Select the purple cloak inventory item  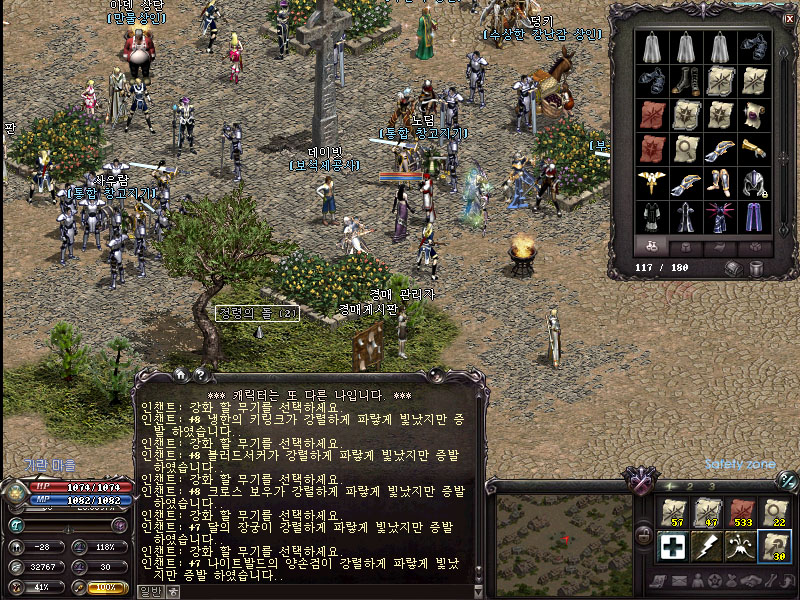tap(755, 216)
